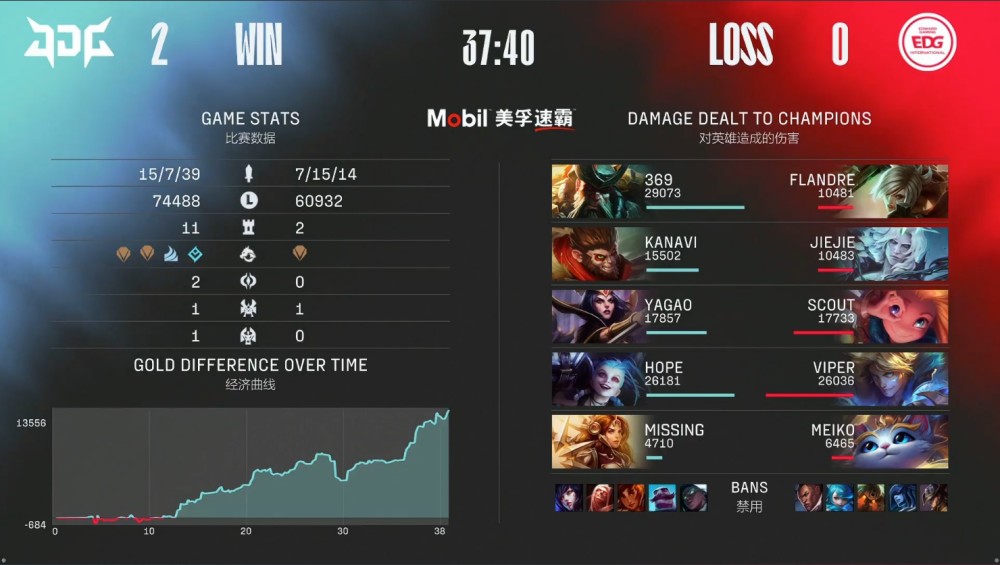Click Scout's Zoe portrait
The image size is (1000, 565).
[904, 316]
